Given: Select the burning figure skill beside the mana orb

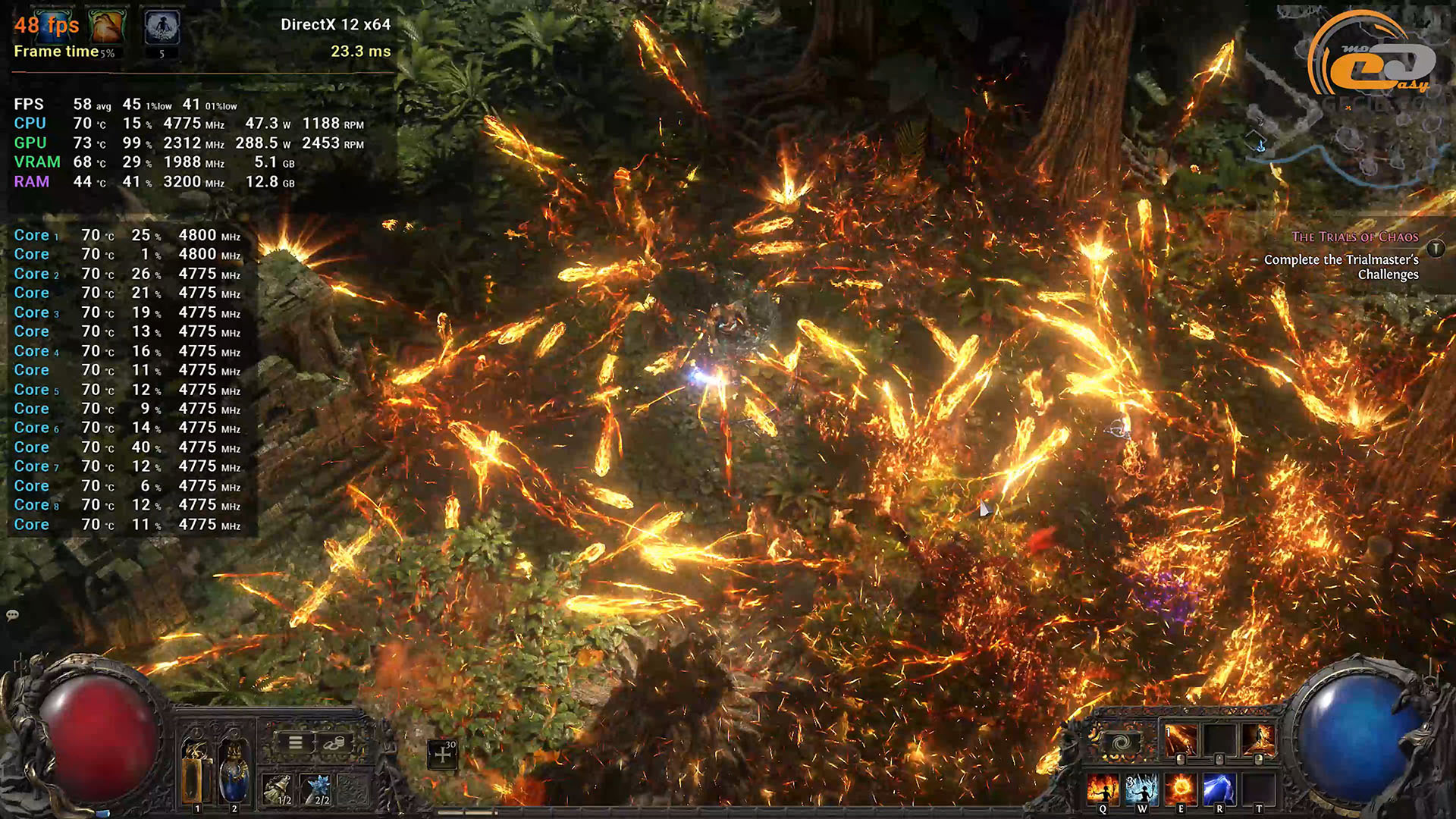Looking at the screenshot, I should pos(1259,739).
